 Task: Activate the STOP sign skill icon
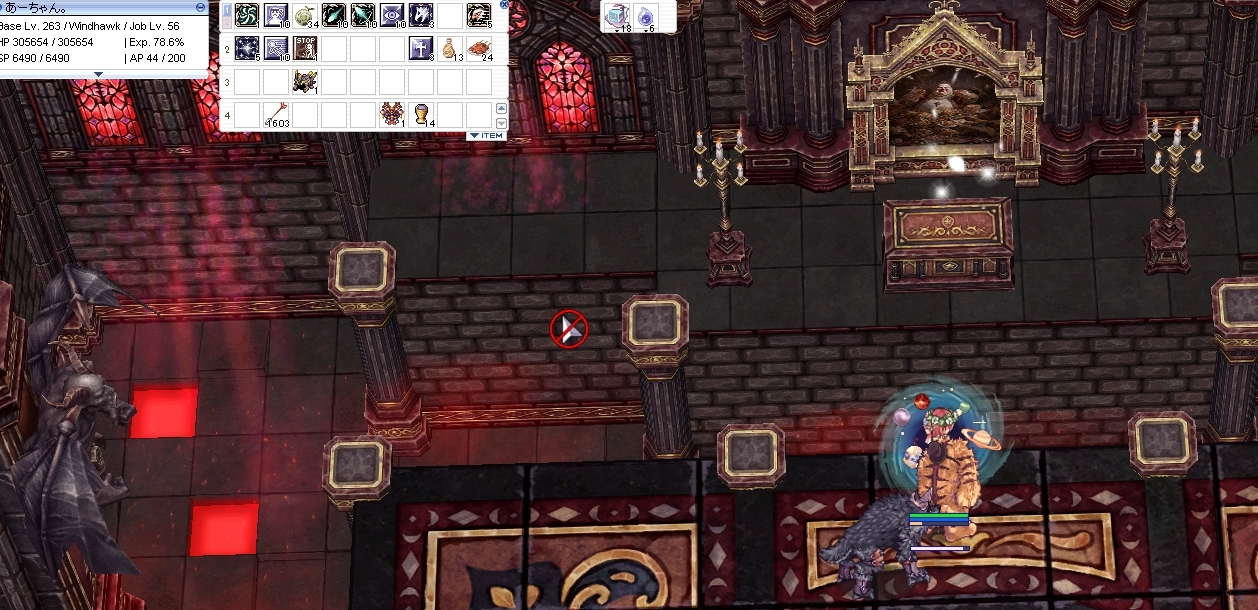point(305,48)
